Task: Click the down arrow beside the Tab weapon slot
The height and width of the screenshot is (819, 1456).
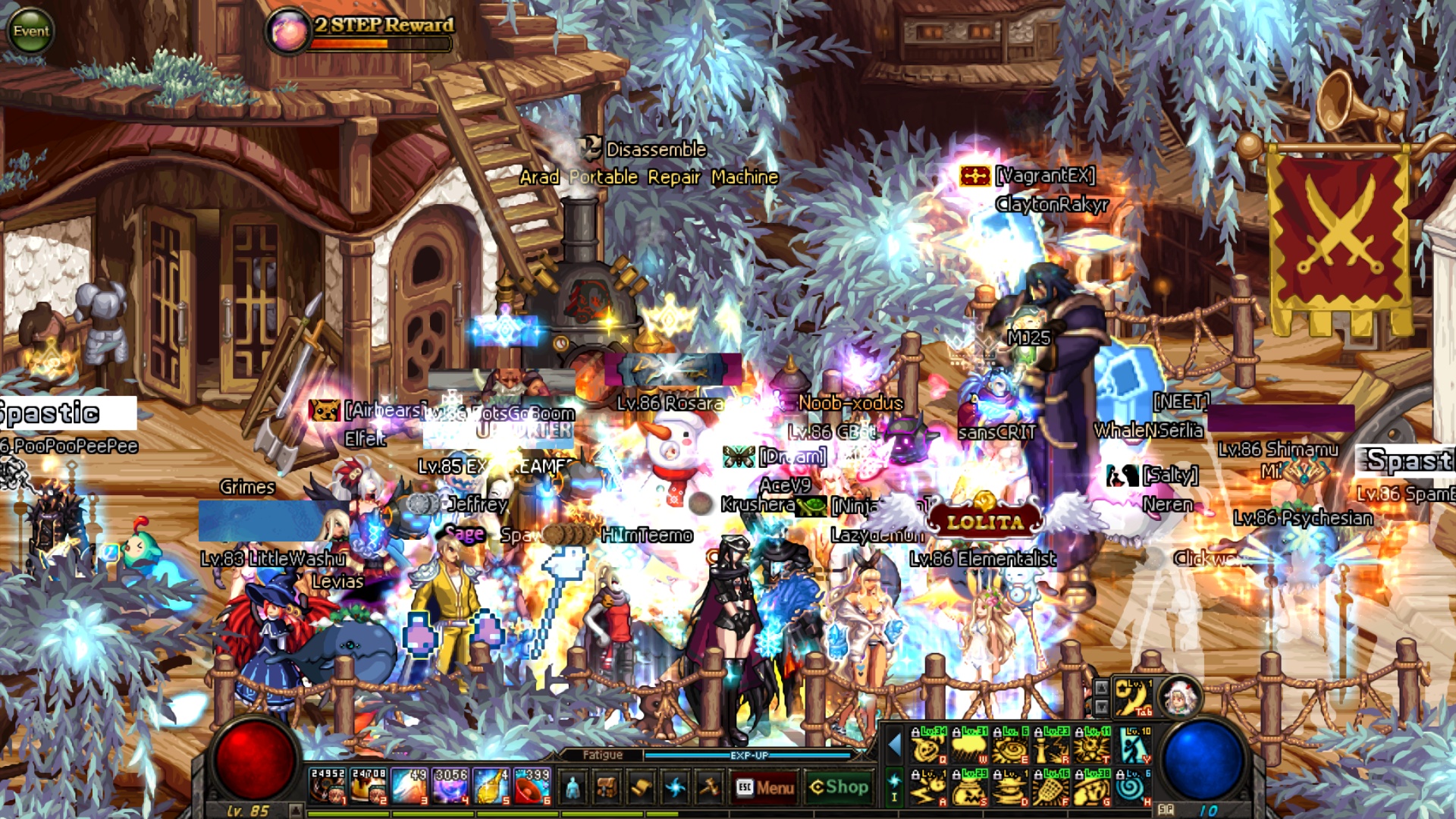Action: (x=1102, y=705)
